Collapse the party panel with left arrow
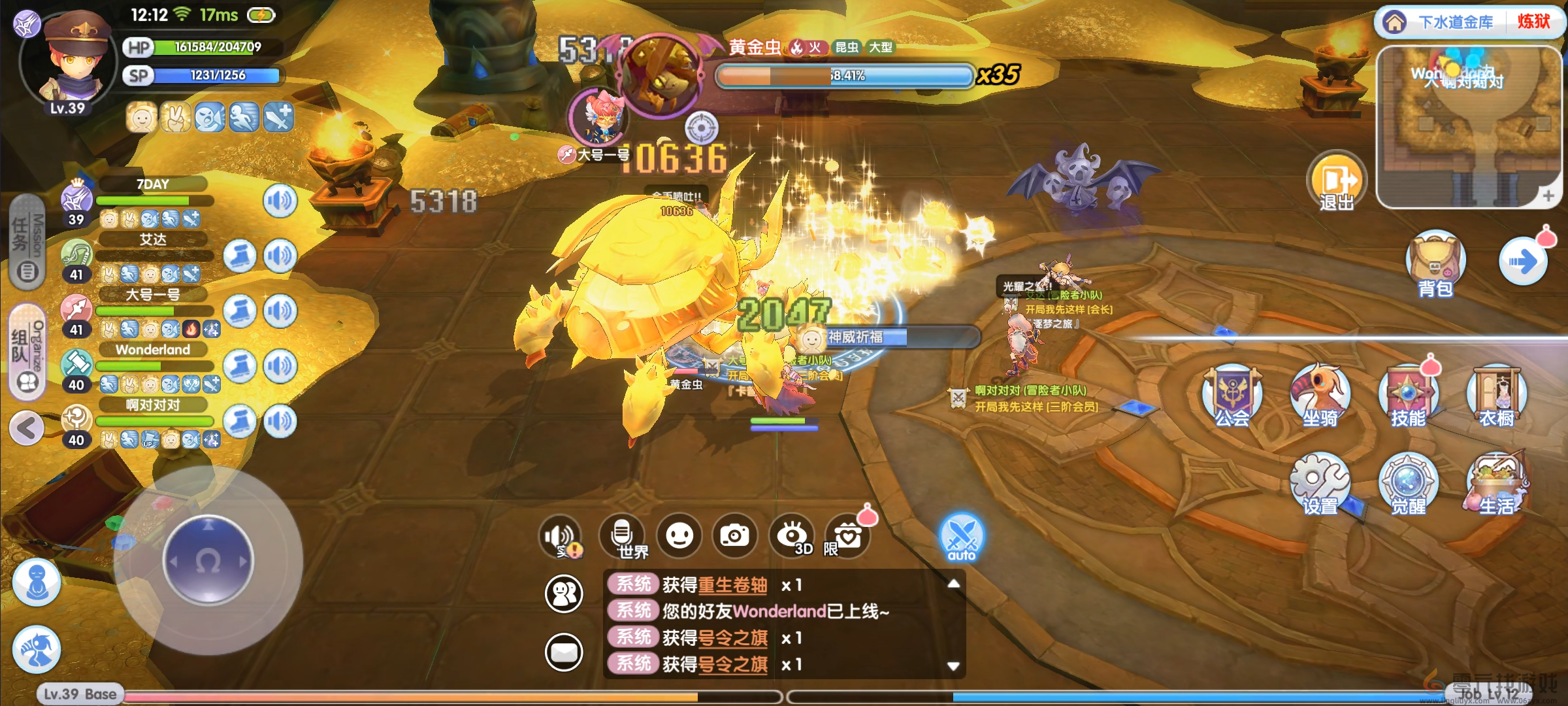The width and height of the screenshot is (1568, 706). point(27,429)
